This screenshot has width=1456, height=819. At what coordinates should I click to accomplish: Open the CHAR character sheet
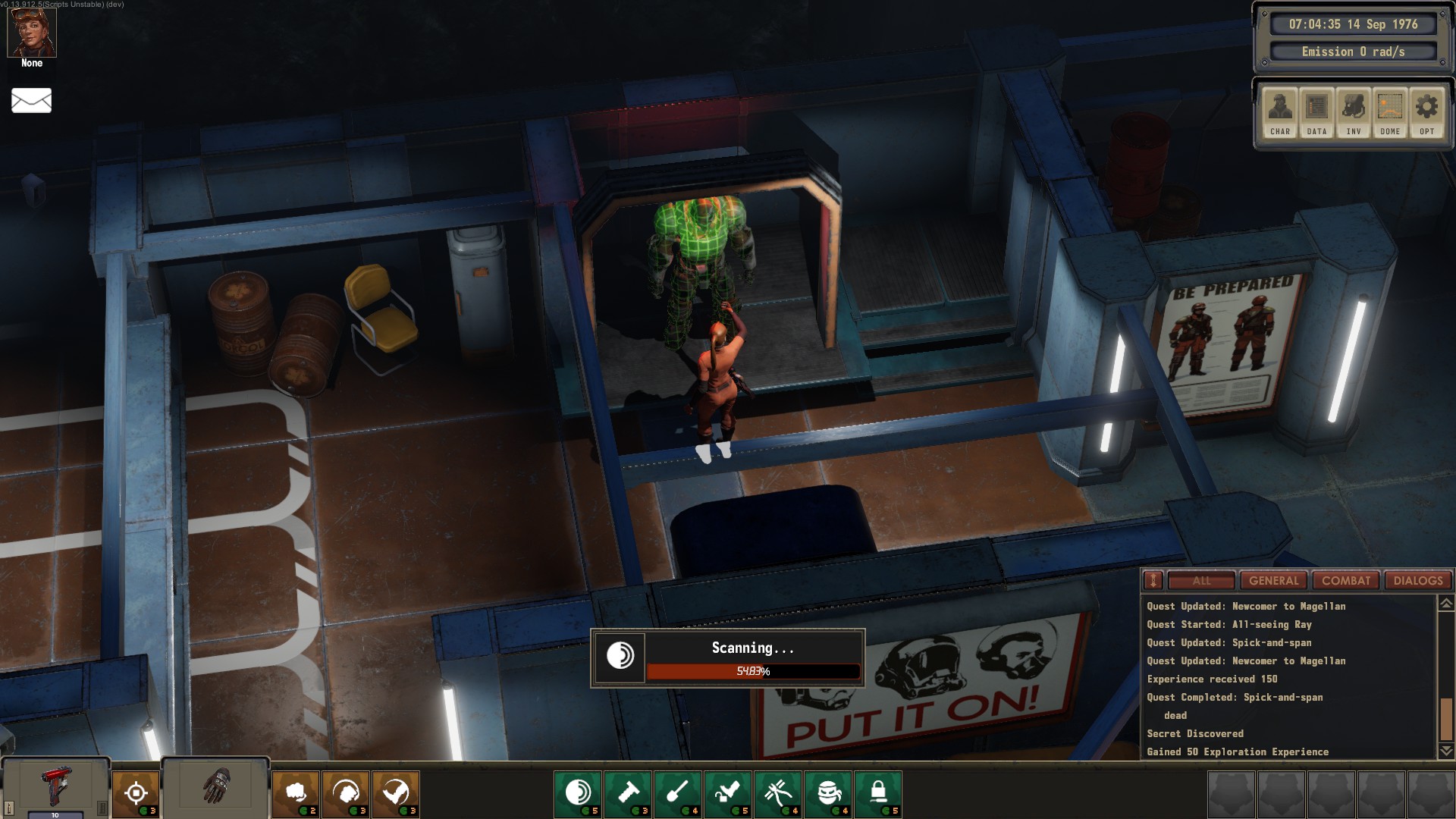point(1280,112)
